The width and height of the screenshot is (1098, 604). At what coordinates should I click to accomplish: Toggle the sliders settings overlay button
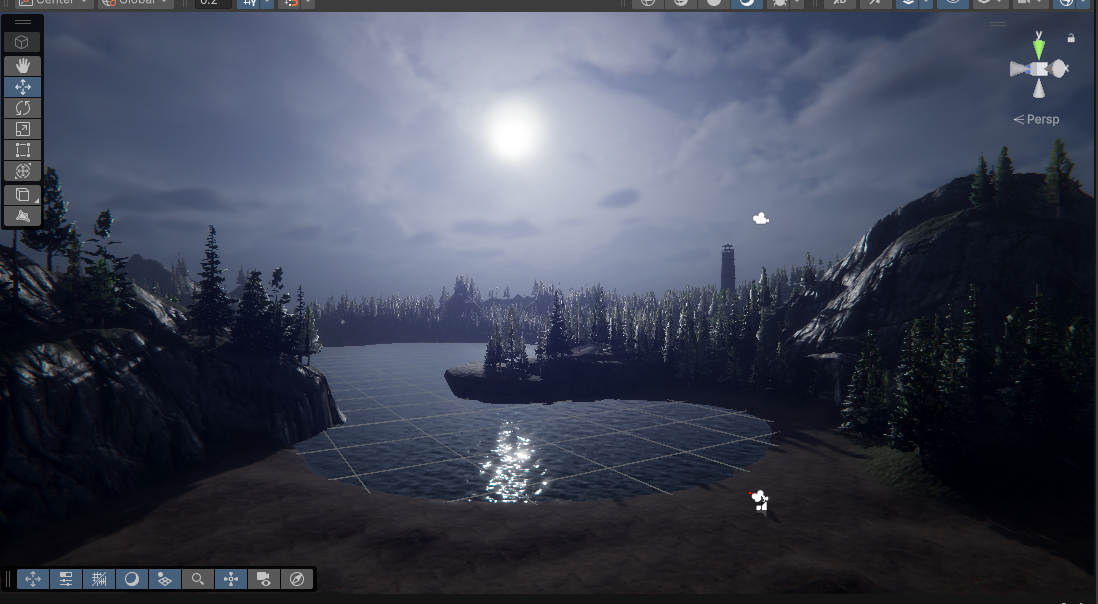pyautogui.click(x=66, y=579)
